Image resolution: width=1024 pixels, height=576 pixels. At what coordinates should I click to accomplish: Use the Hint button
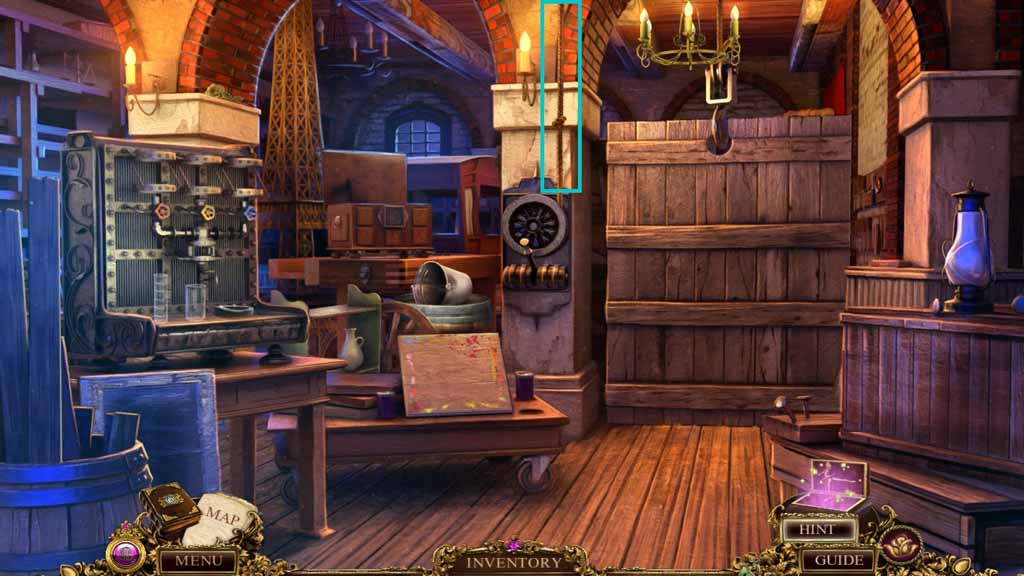coord(817,530)
